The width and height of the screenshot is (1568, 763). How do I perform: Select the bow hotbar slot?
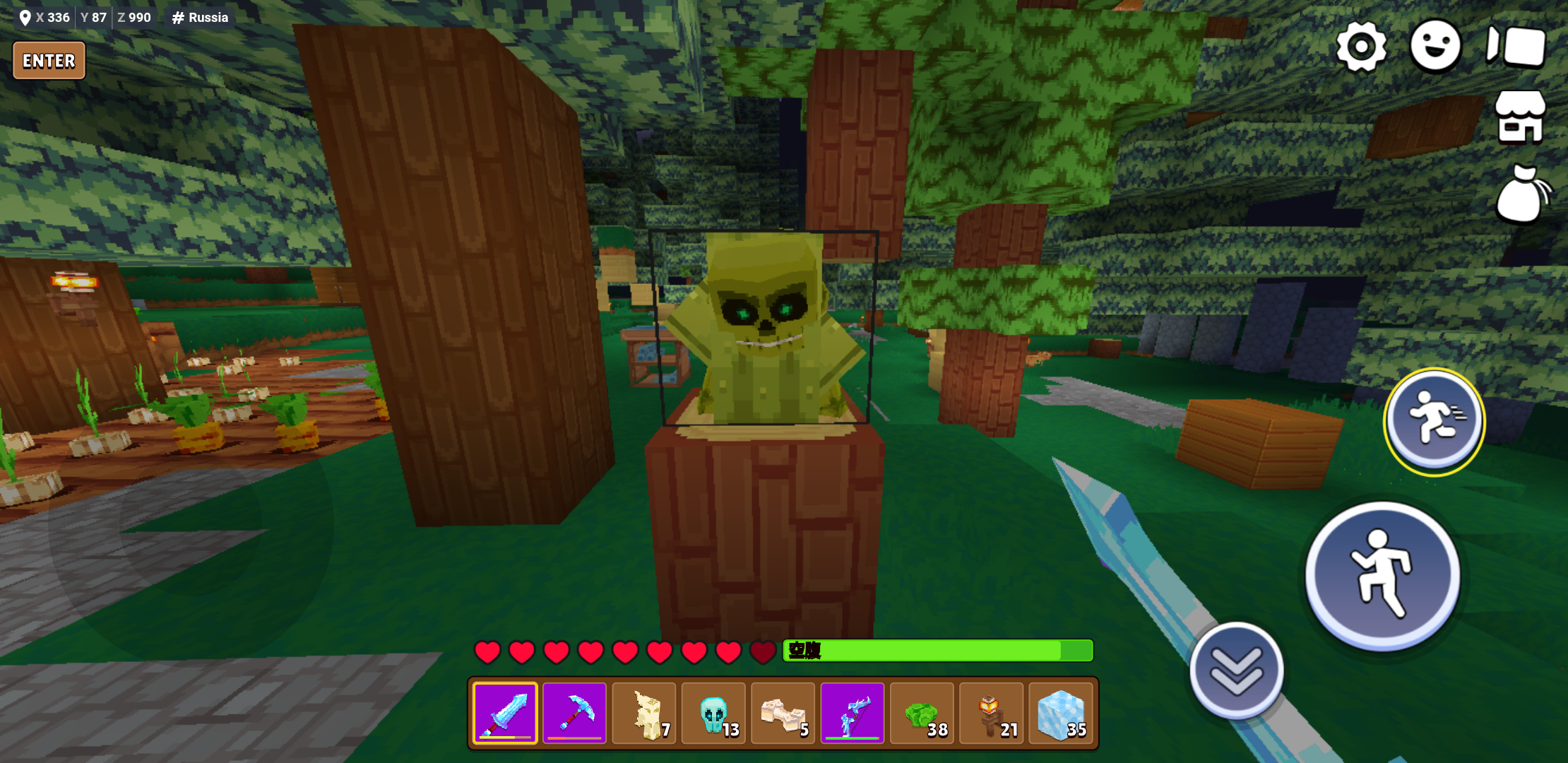[x=853, y=713]
